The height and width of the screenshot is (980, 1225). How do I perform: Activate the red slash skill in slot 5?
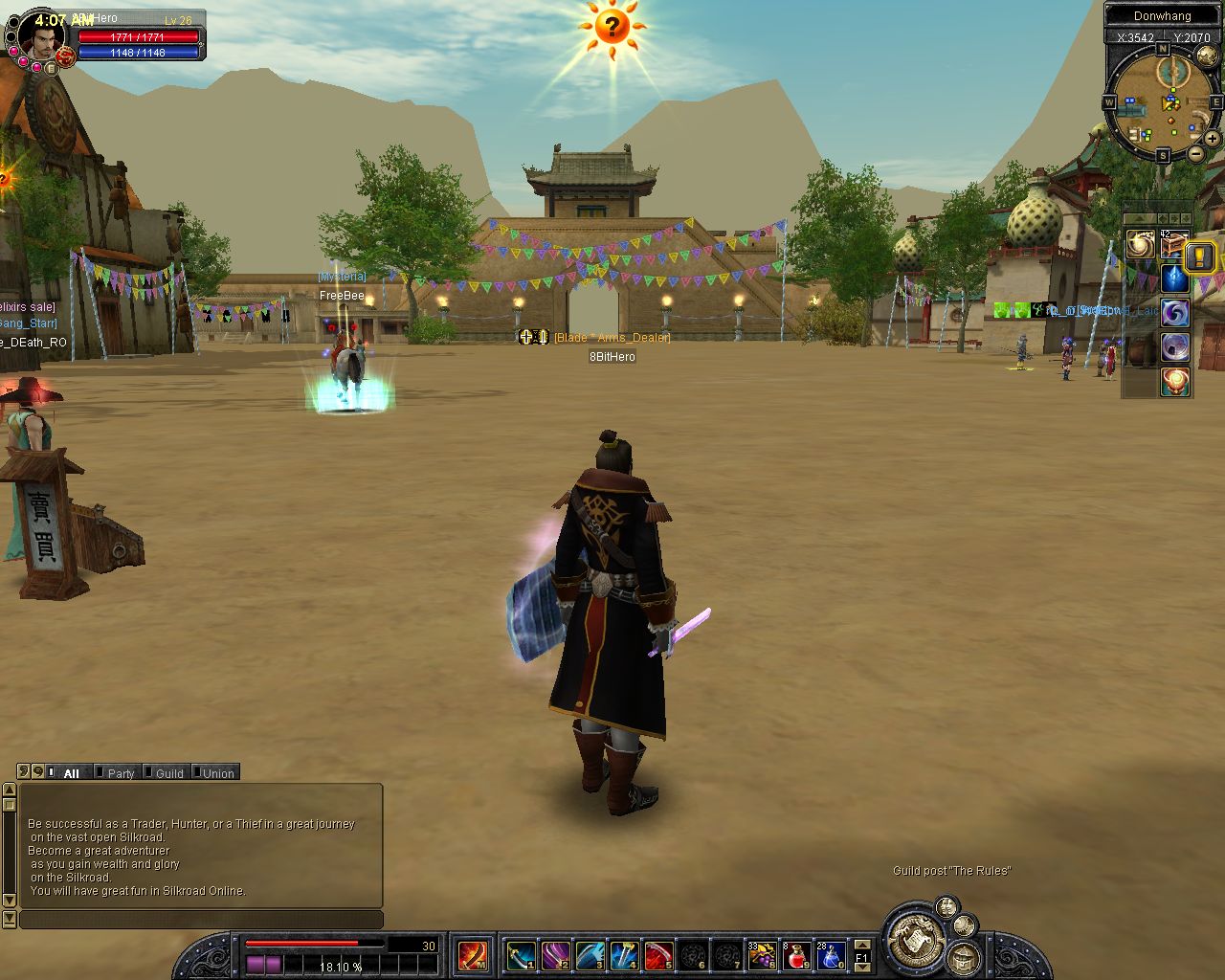[658, 955]
